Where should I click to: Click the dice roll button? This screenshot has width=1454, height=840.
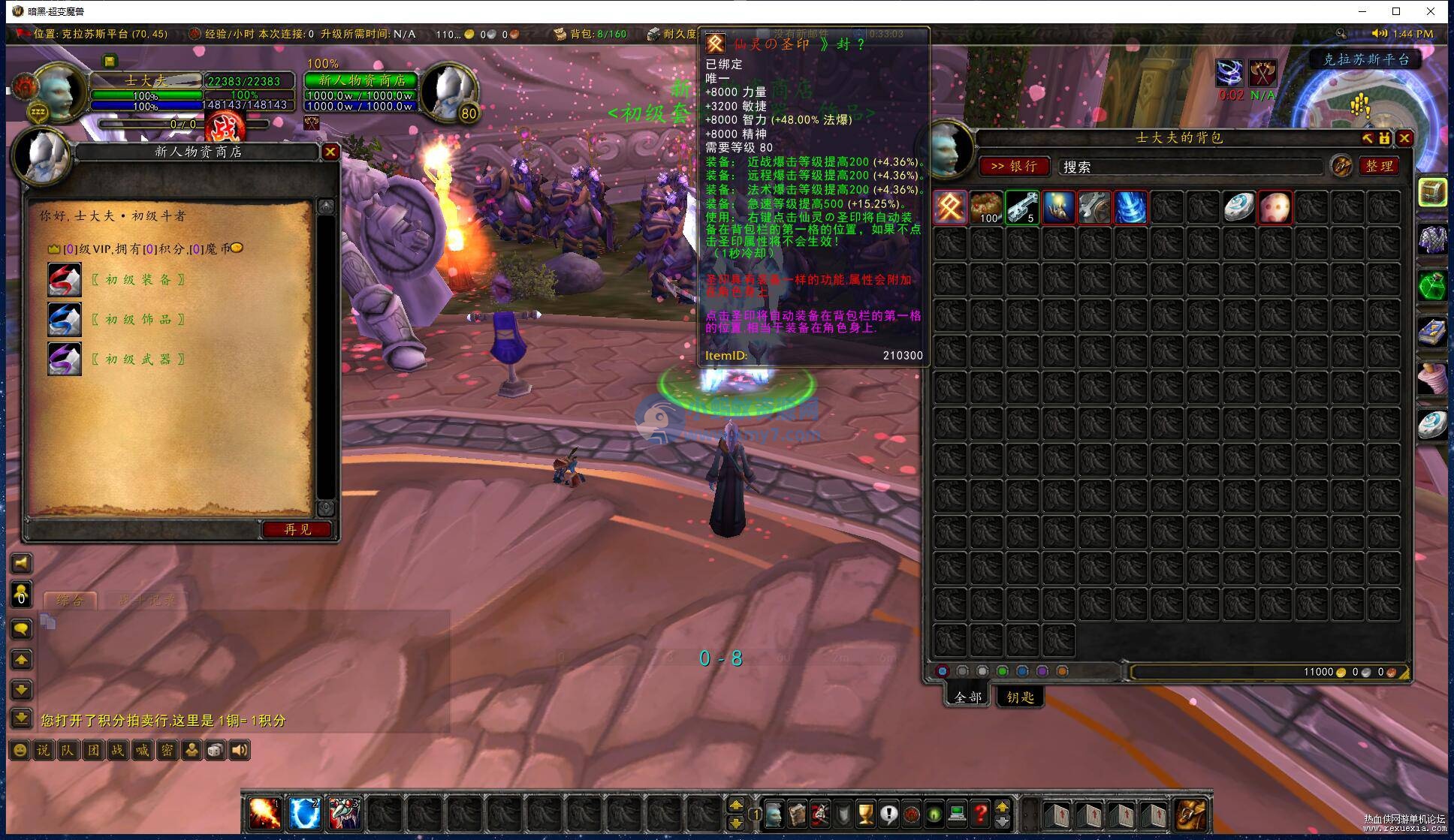click(x=216, y=750)
